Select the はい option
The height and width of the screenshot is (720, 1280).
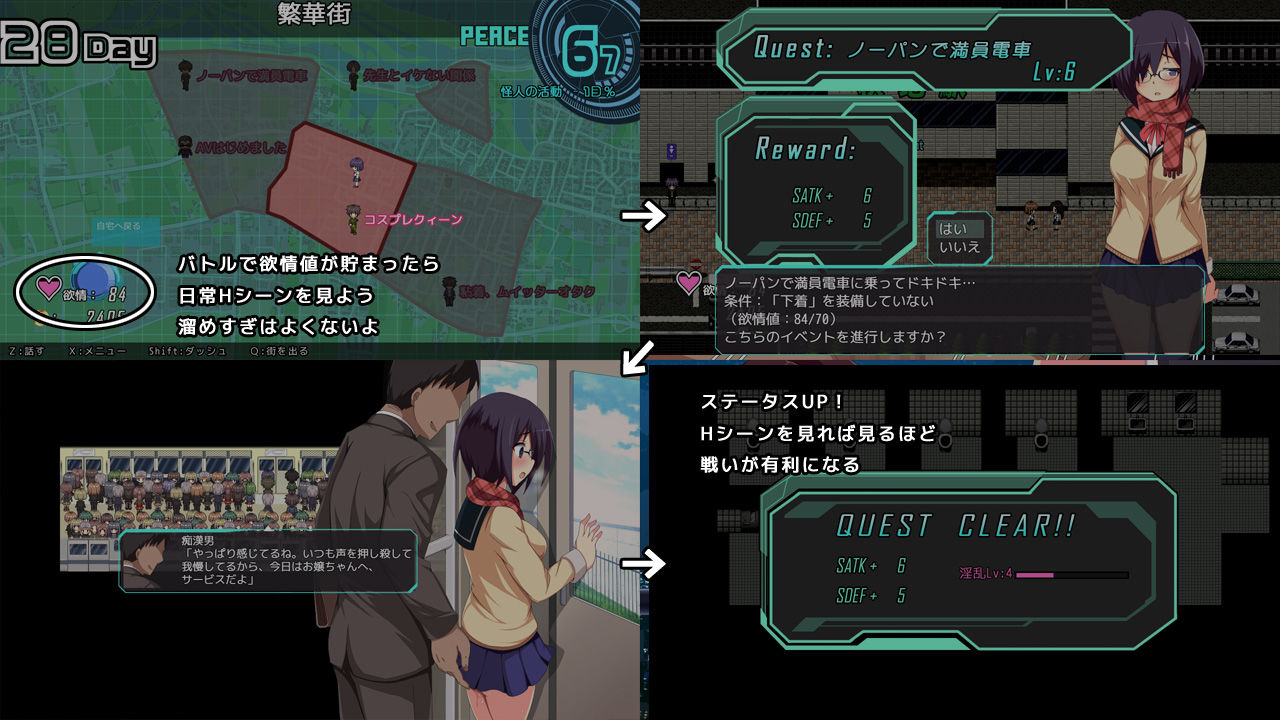click(x=958, y=231)
